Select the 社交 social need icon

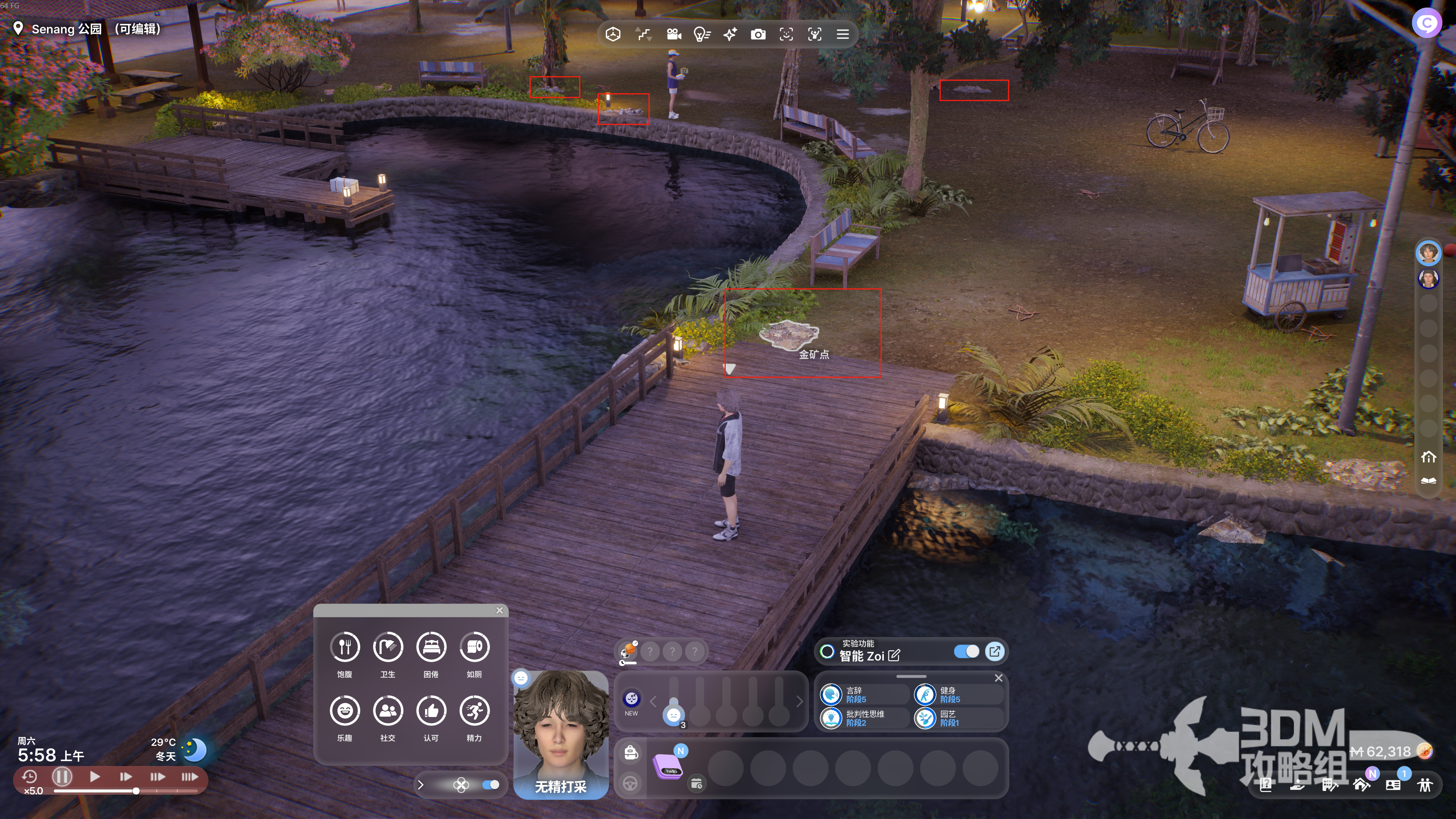[x=388, y=711]
